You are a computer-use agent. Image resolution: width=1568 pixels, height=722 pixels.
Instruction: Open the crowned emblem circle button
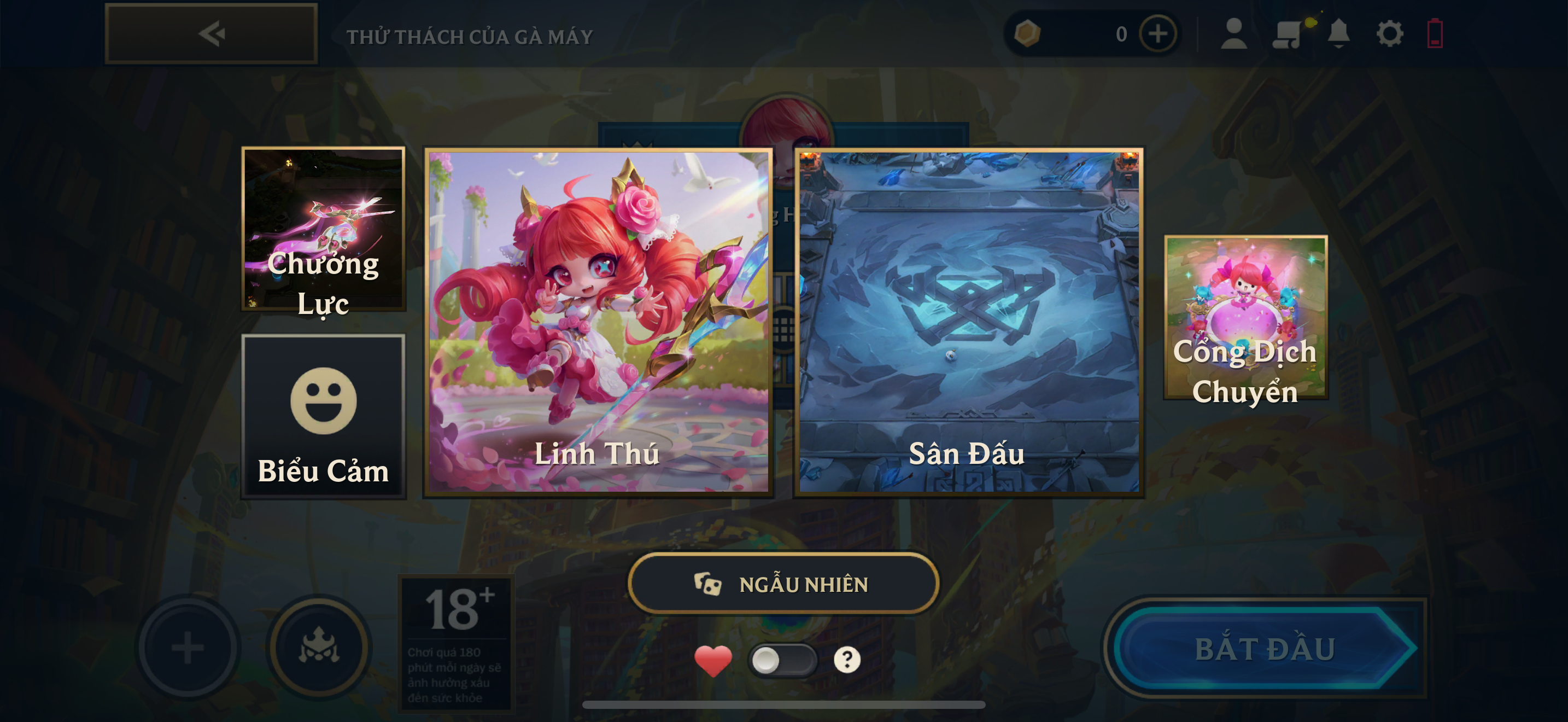click(319, 647)
